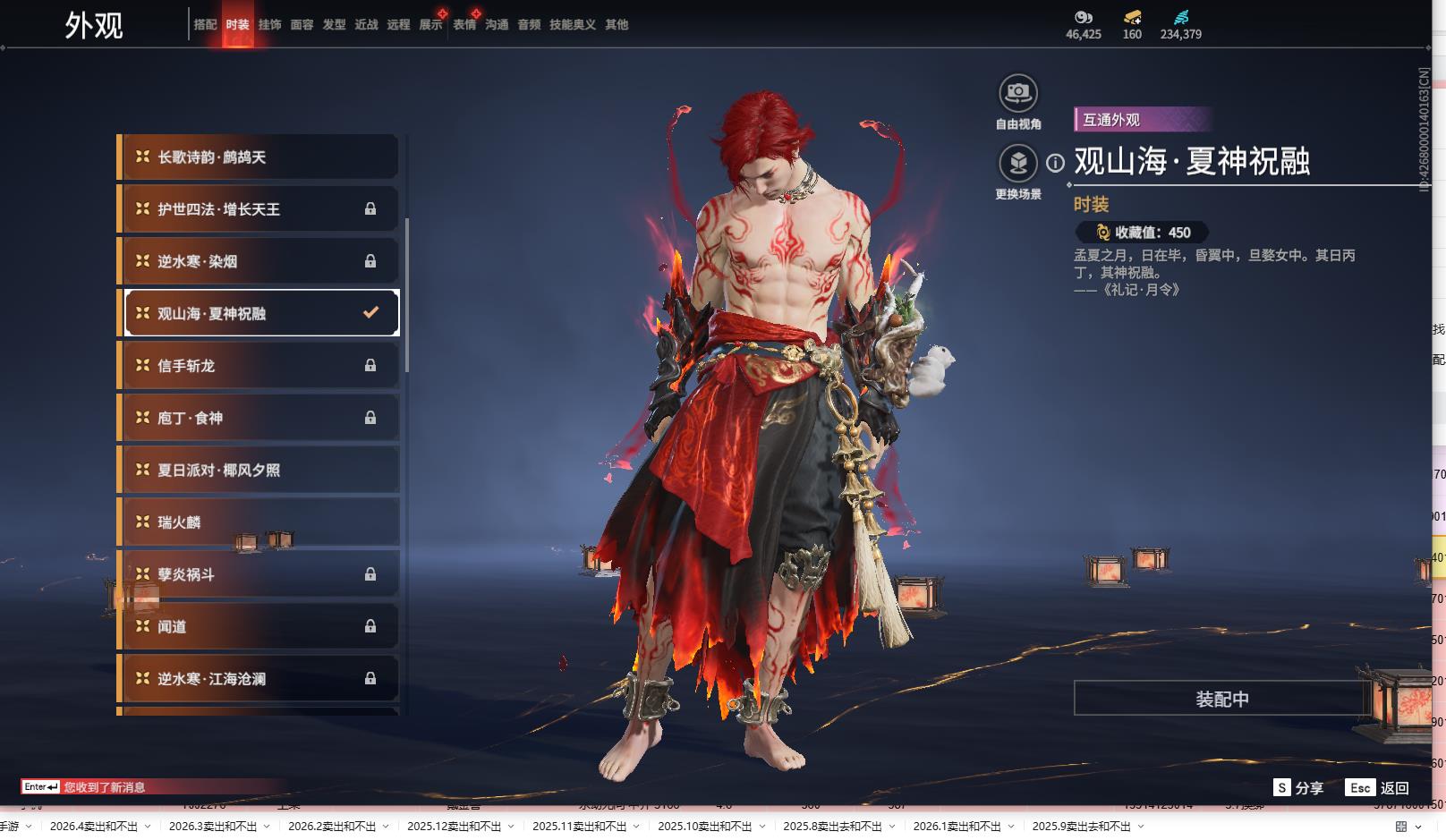Open the 更换场景 scene switcher
The image size is (1446, 840).
coord(1017,164)
